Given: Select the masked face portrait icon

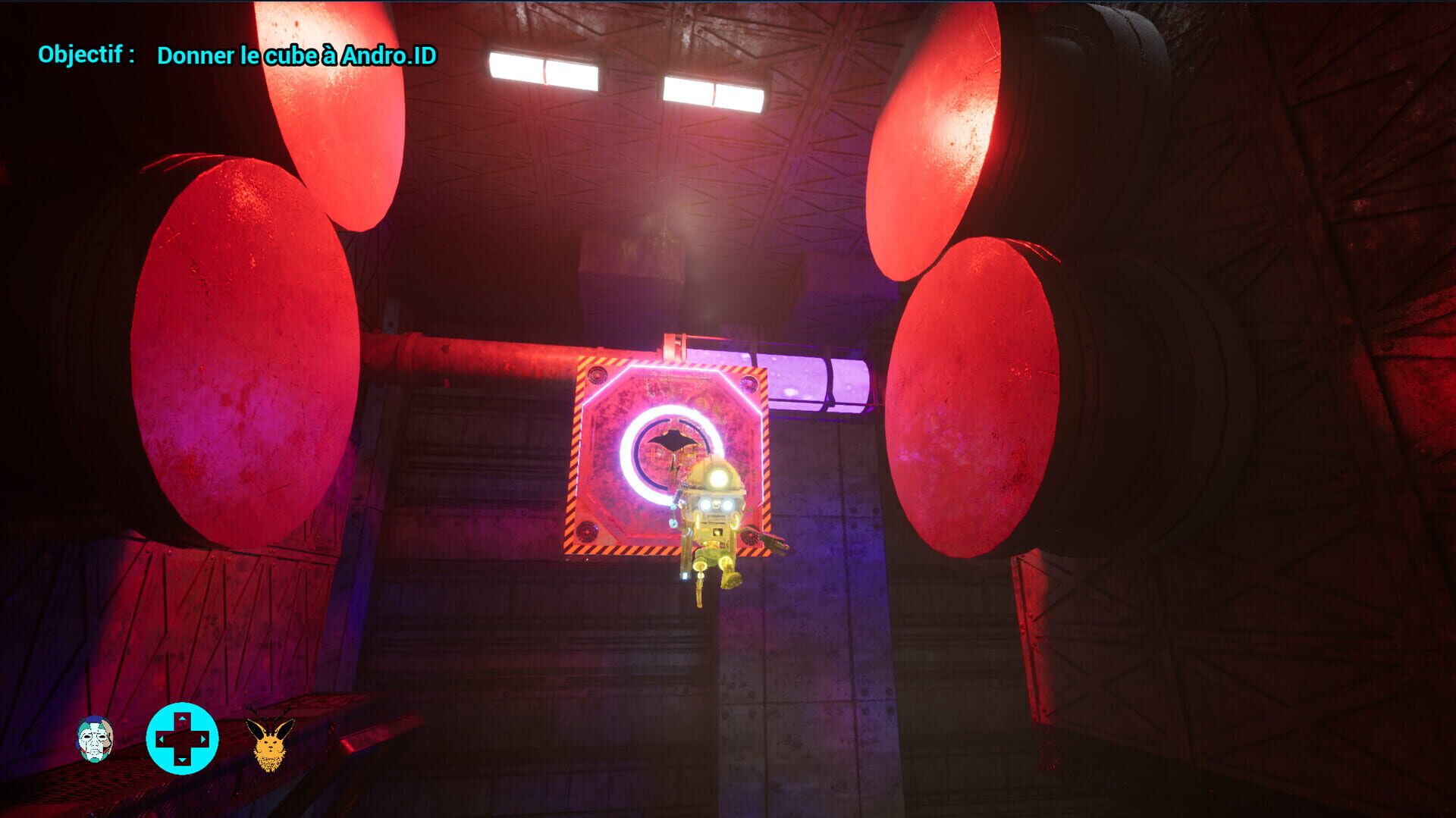Looking at the screenshot, I should tap(95, 739).
